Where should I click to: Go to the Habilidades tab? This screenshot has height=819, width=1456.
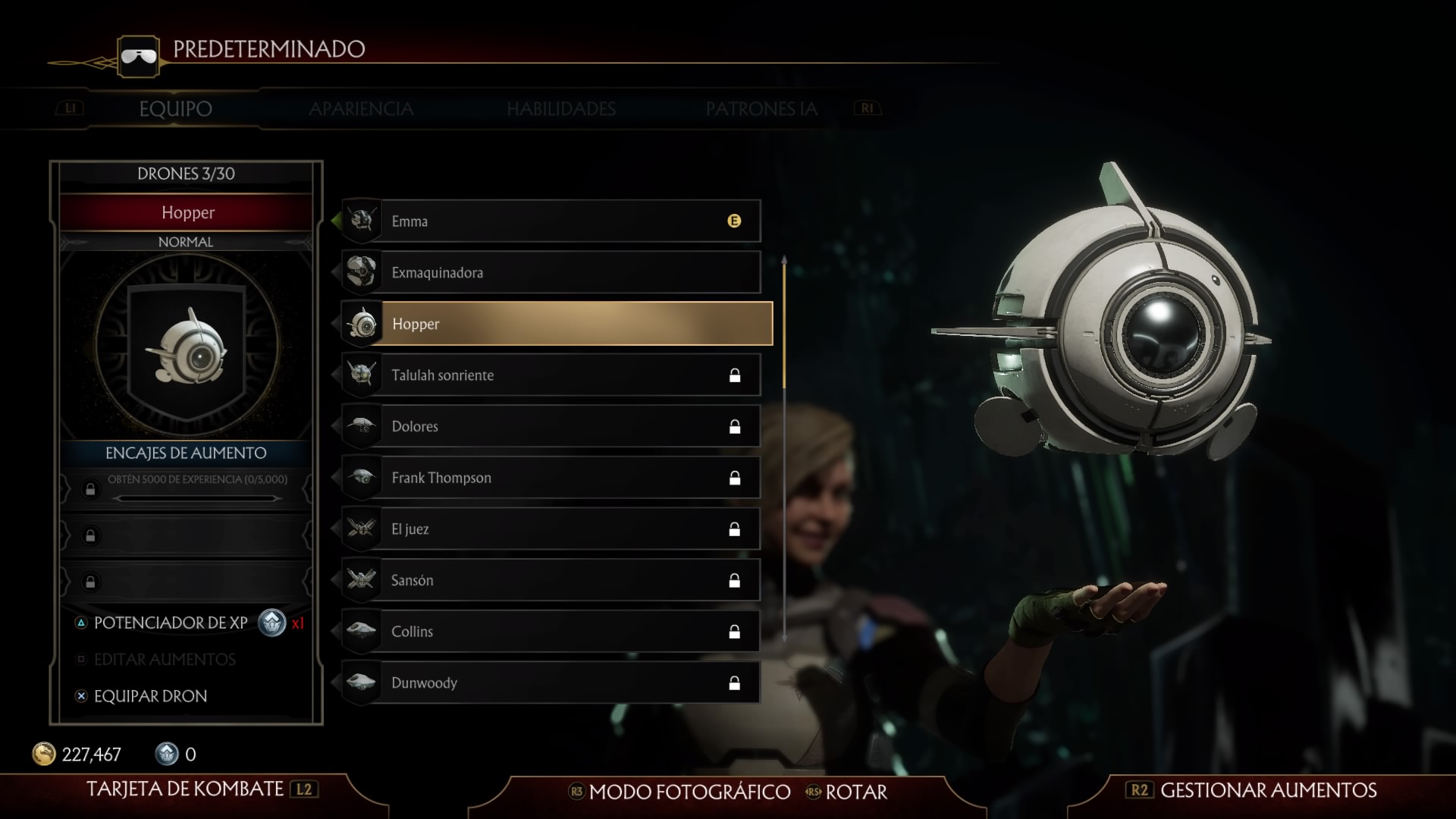pos(561,109)
